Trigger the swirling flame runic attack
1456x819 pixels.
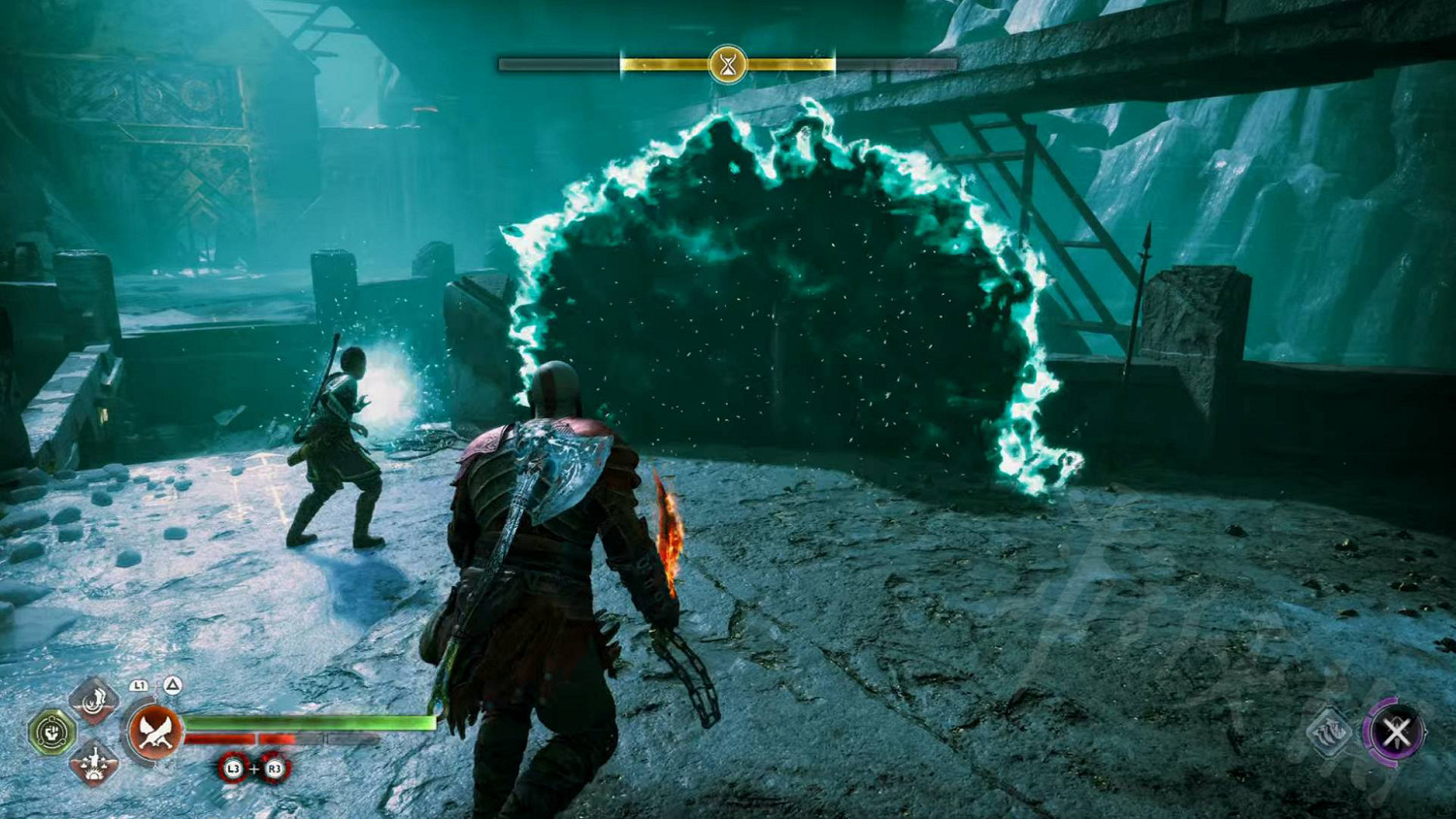[x=94, y=699]
